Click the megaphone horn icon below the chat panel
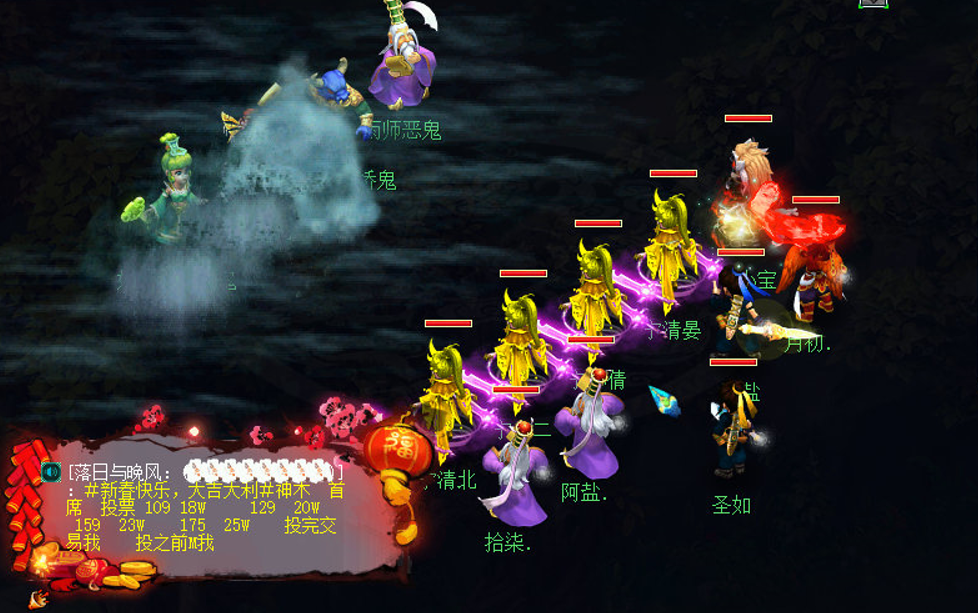 pyautogui.click(x=38, y=599)
